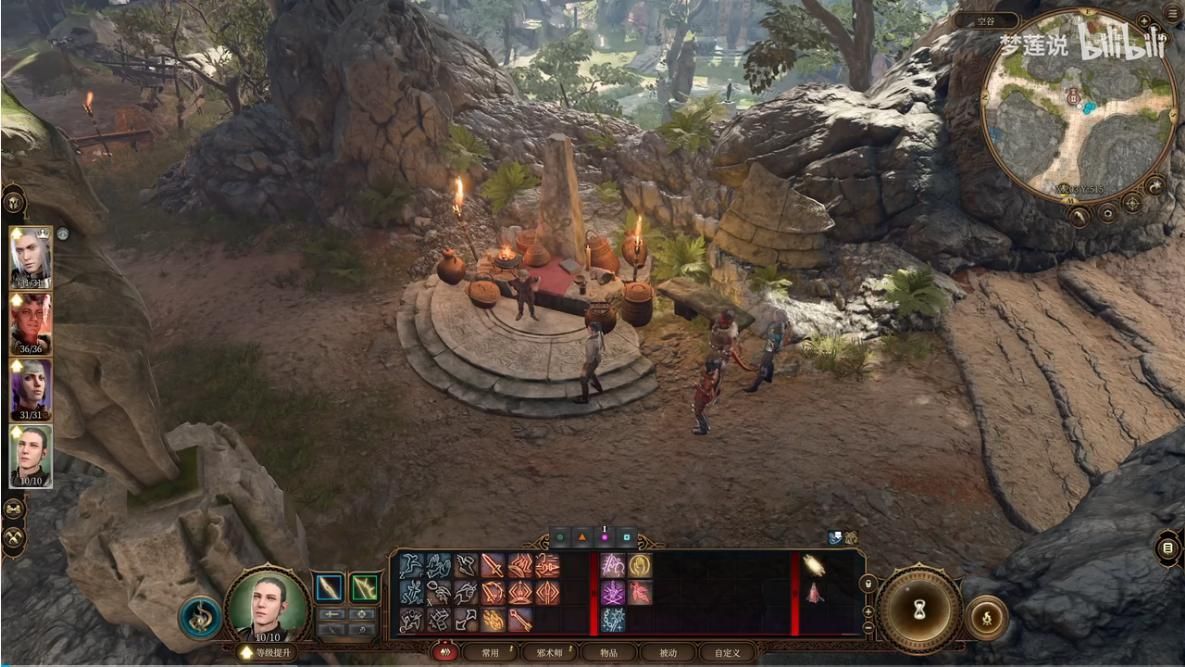Select the blue-framed melee weapon slot
Viewport: 1185px width, 667px height.
point(330,587)
